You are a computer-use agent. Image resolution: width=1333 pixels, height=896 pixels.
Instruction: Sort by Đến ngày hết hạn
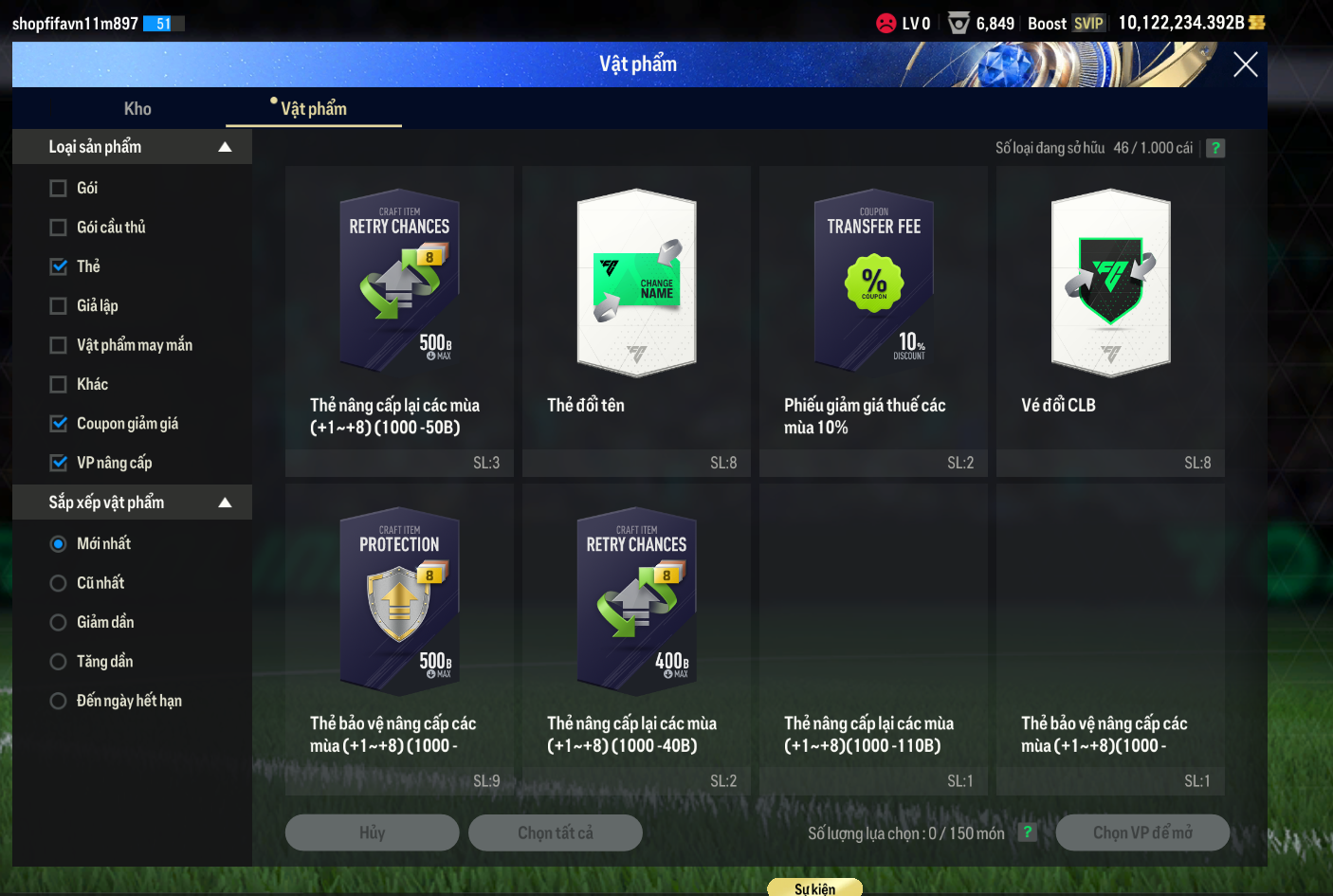[x=59, y=701]
